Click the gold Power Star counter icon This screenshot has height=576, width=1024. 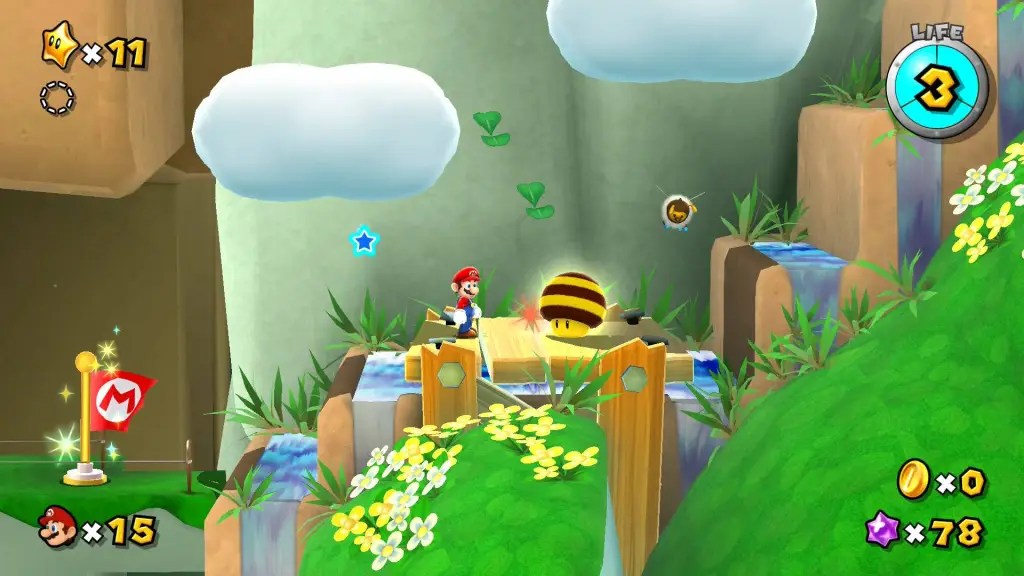(x=58, y=46)
